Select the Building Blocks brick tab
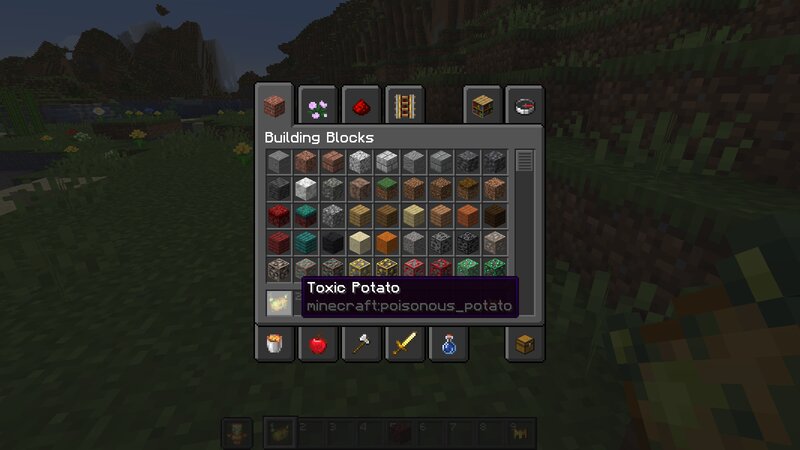 click(x=273, y=104)
